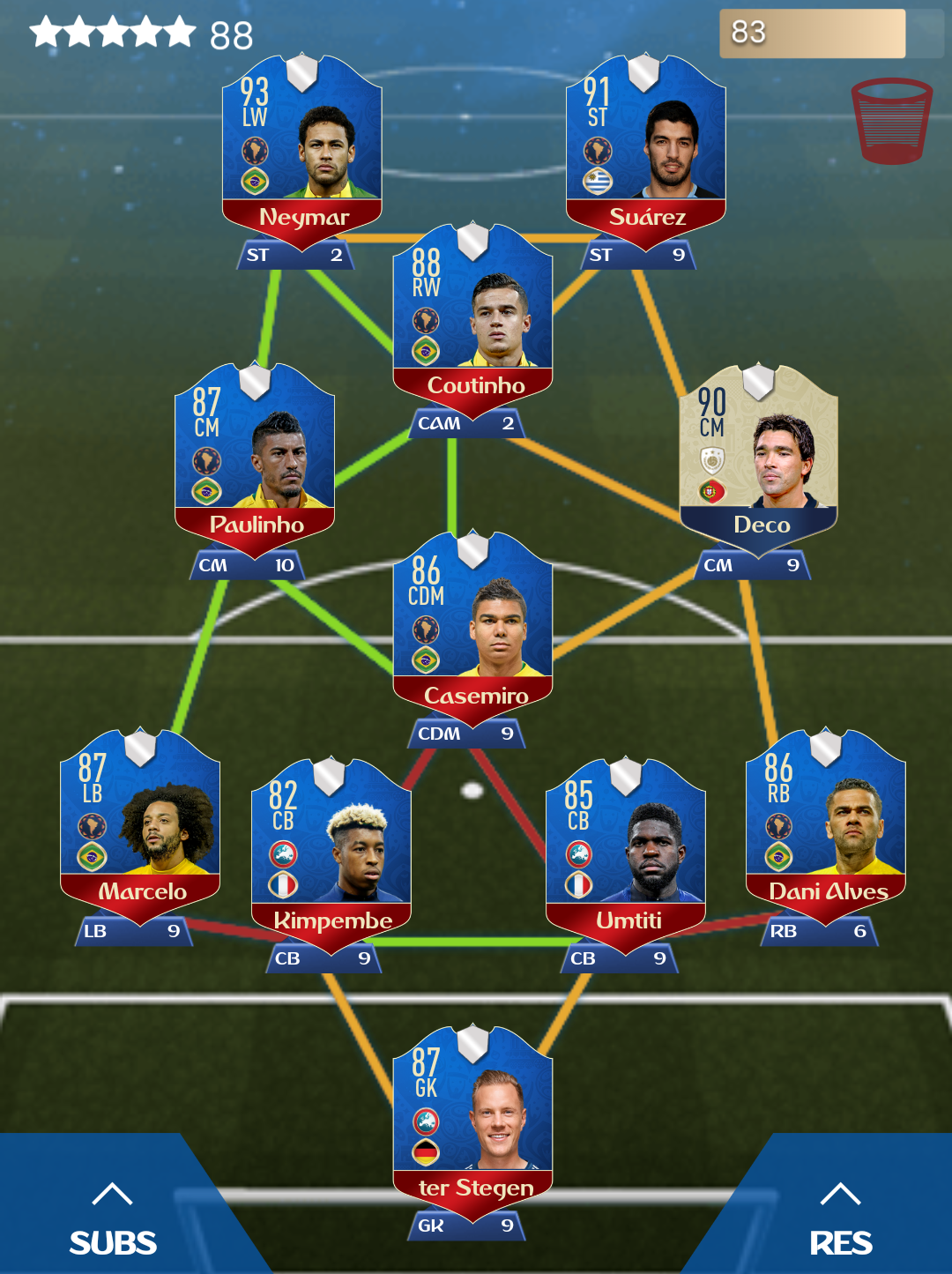Edit the squad name field showing 83

[812, 34]
